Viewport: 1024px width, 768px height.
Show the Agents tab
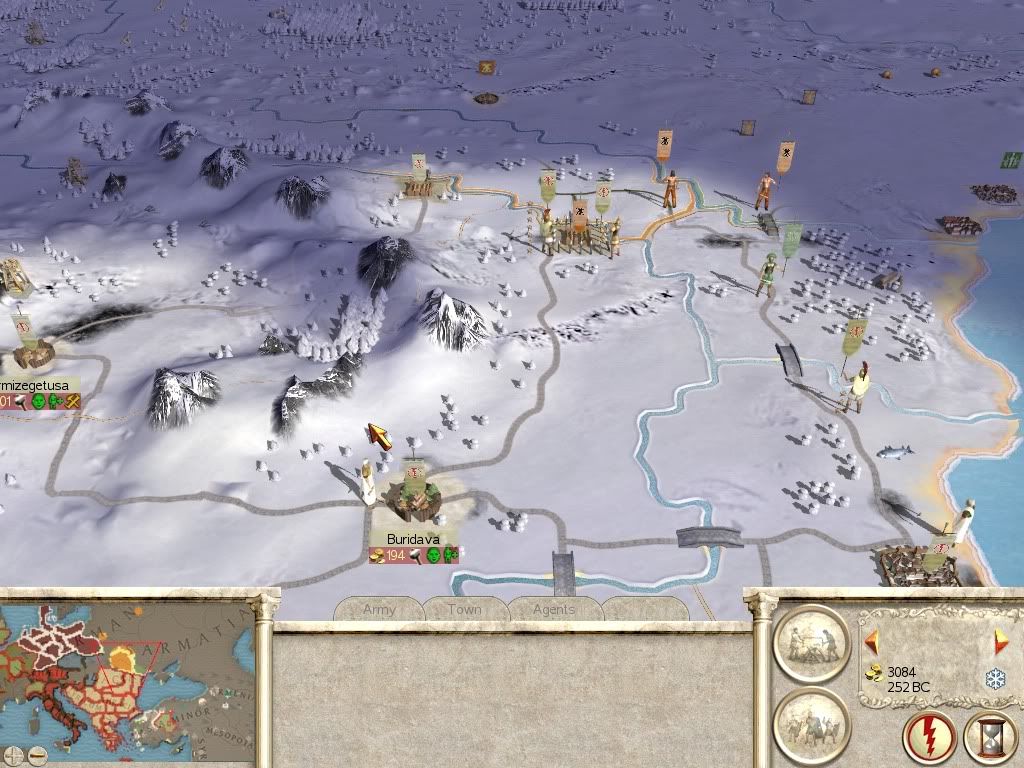point(553,609)
